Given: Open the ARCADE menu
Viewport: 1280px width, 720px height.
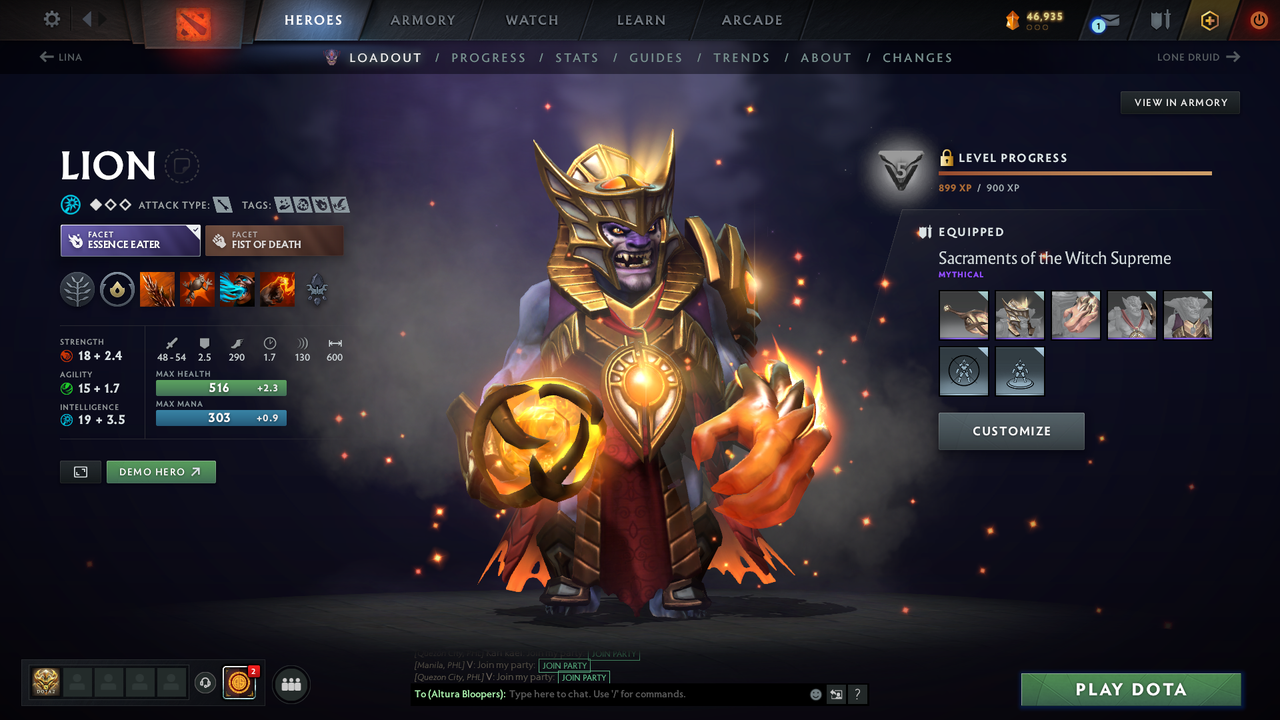Looking at the screenshot, I should (751, 20).
